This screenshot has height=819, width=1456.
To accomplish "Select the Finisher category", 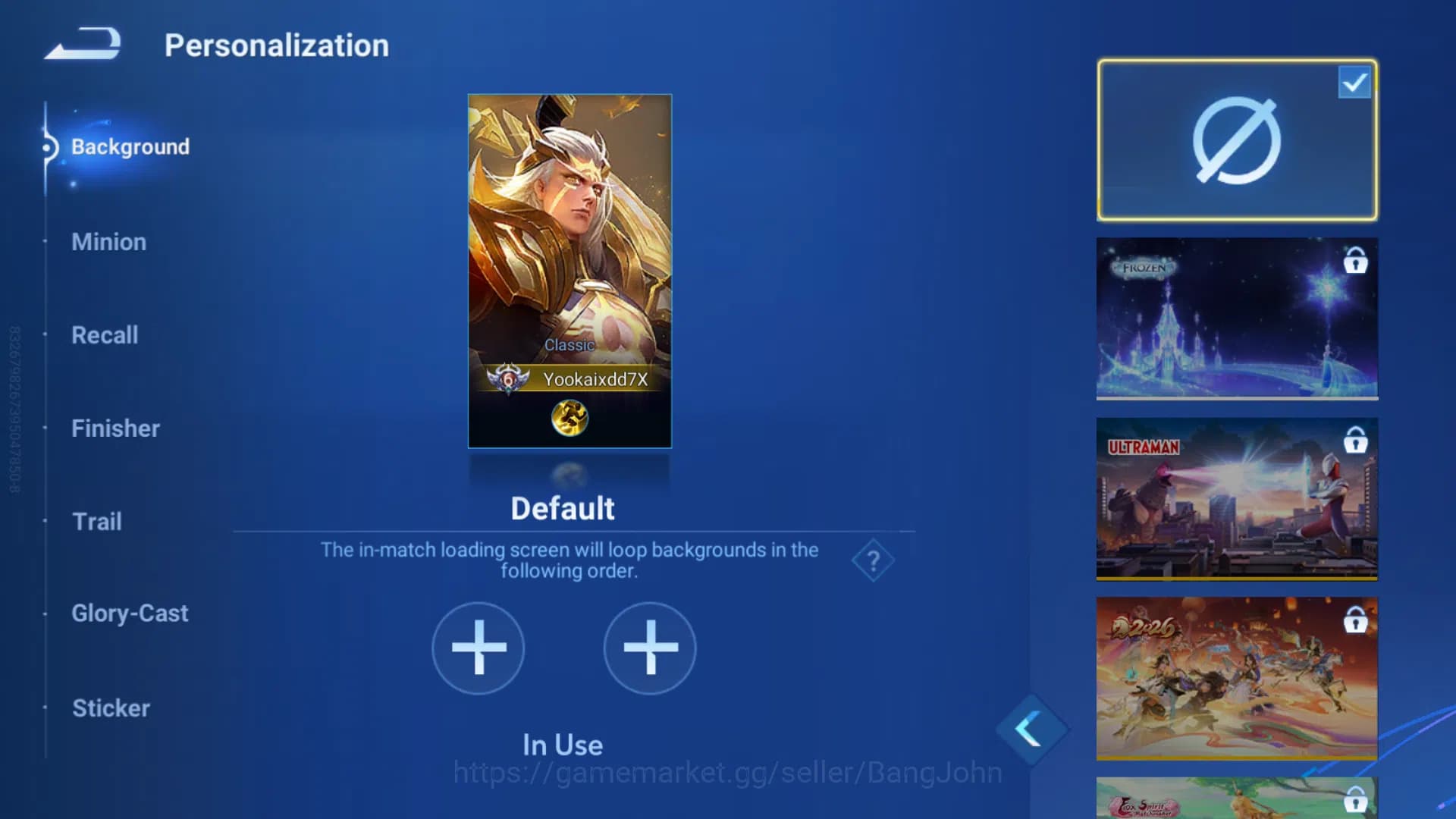I will pyautogui.click(x=115, y=428).
